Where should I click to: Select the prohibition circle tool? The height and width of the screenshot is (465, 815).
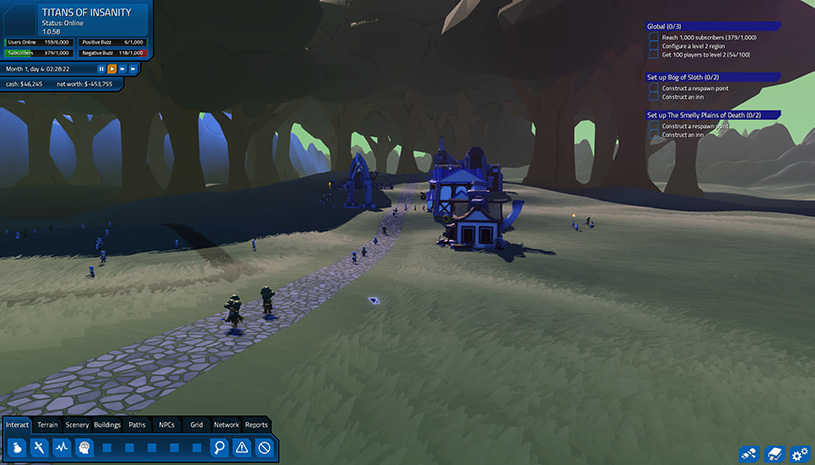pyautogui.click(x=264, y=448)
